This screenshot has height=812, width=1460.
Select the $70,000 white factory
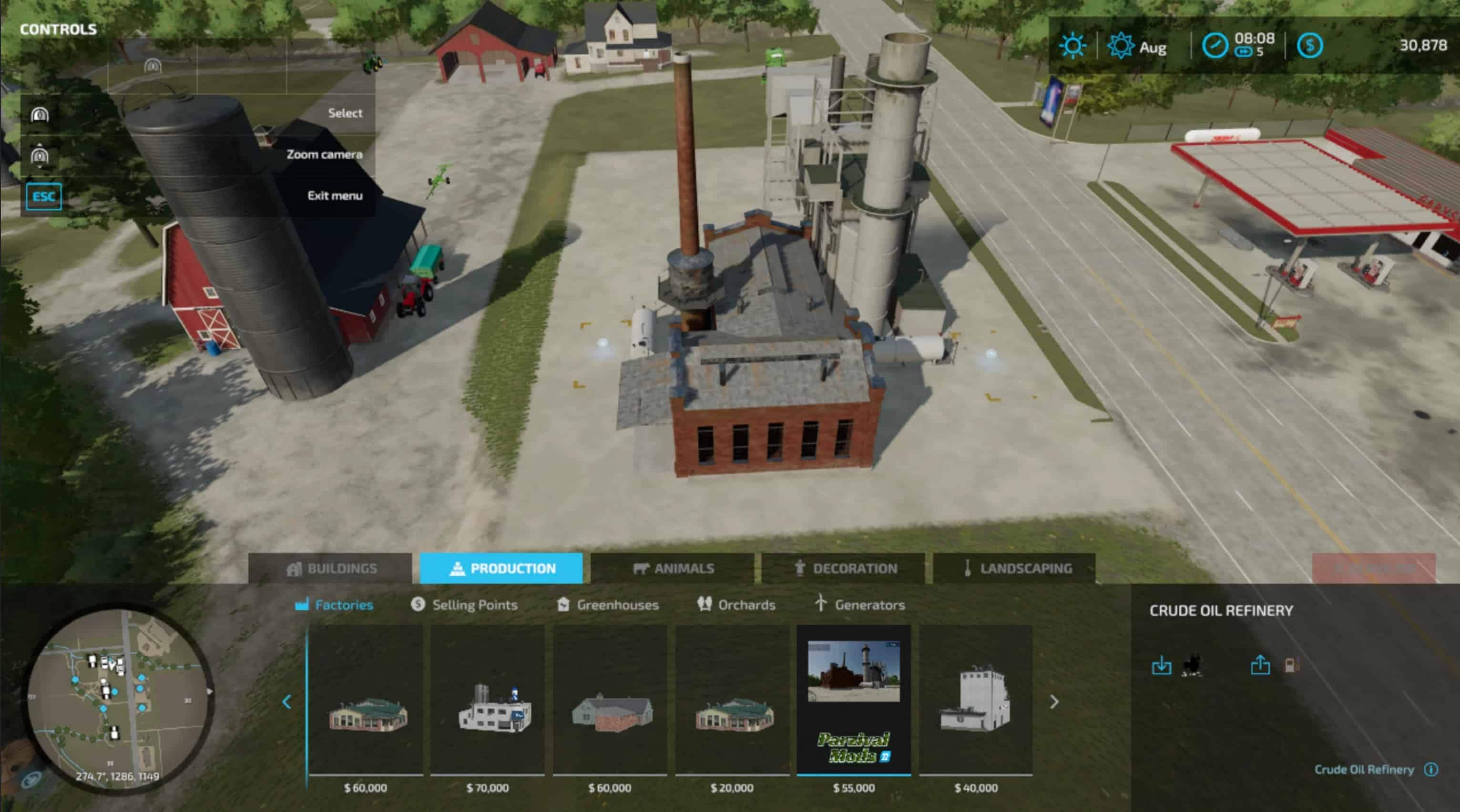pos(488,703)
